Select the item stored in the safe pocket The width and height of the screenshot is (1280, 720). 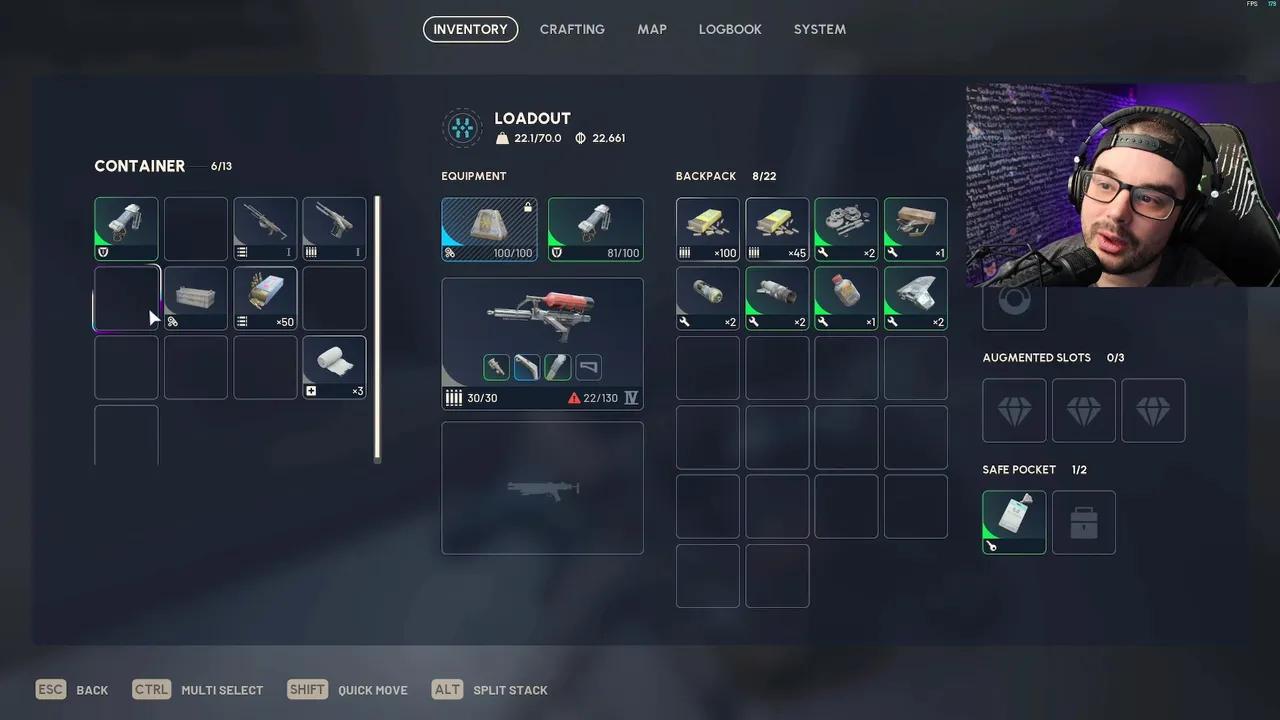1014,522
